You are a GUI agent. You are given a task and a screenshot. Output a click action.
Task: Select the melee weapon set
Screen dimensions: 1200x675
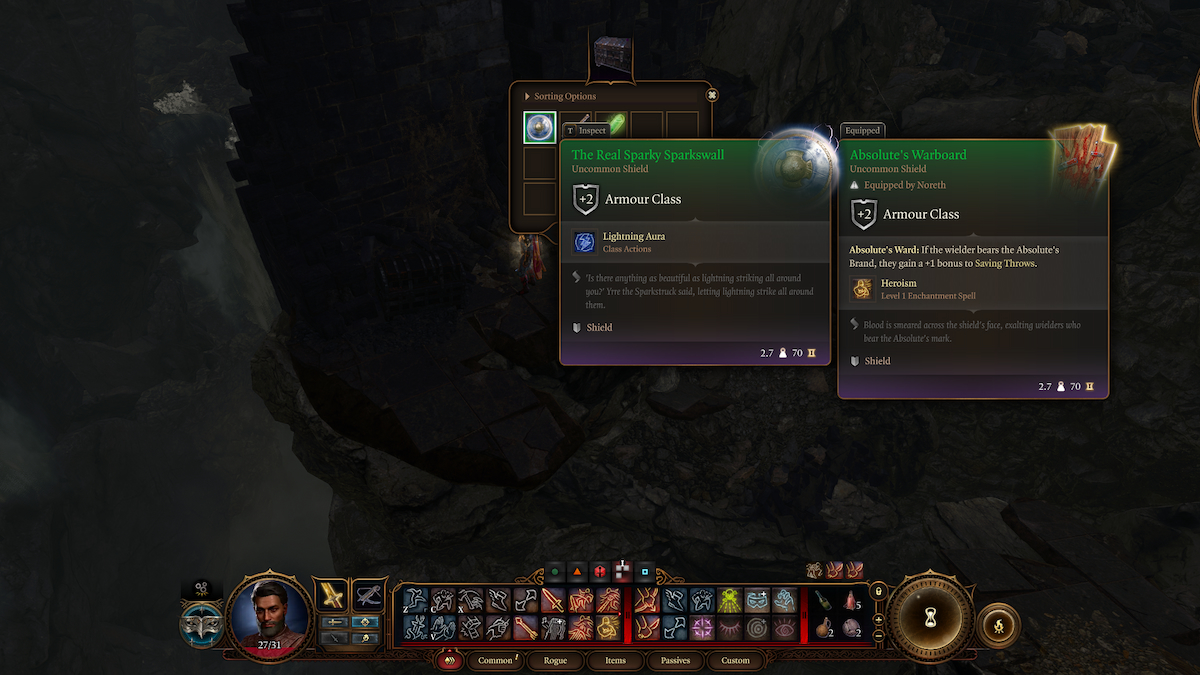pyautogui.click(x=331, y=595)
